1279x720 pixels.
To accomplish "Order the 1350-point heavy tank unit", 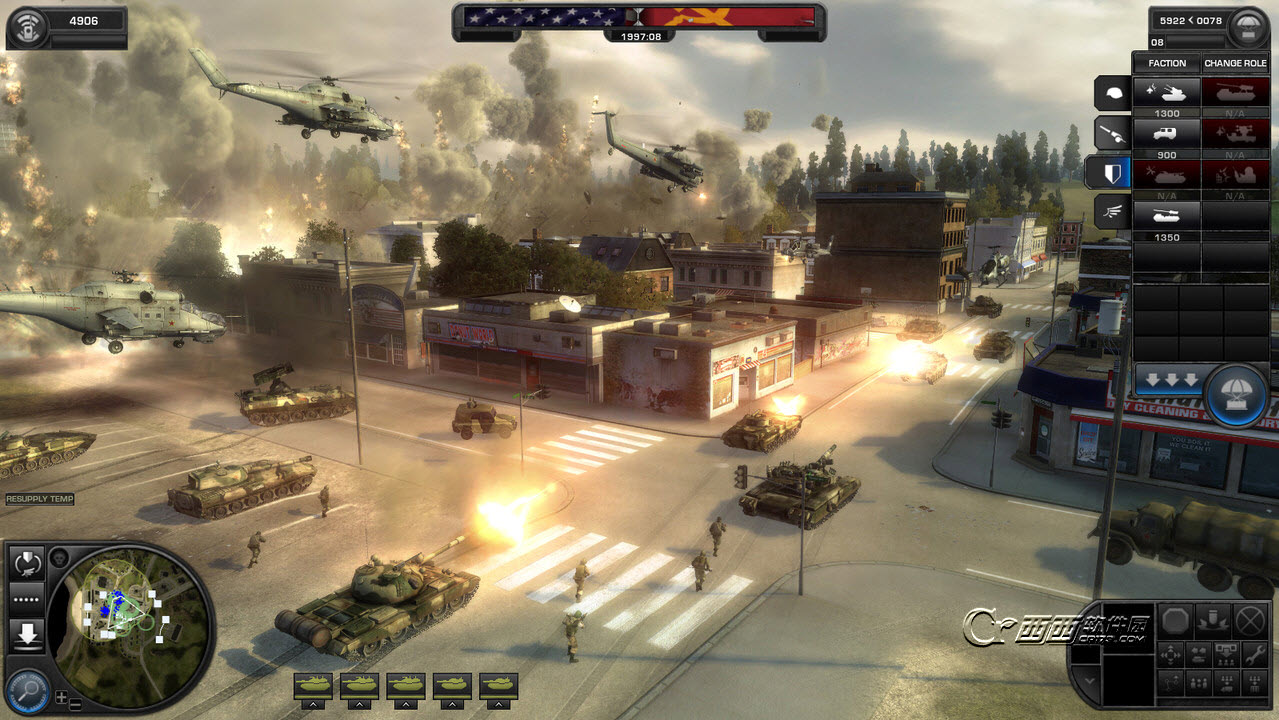I will tap(1166, 216).
